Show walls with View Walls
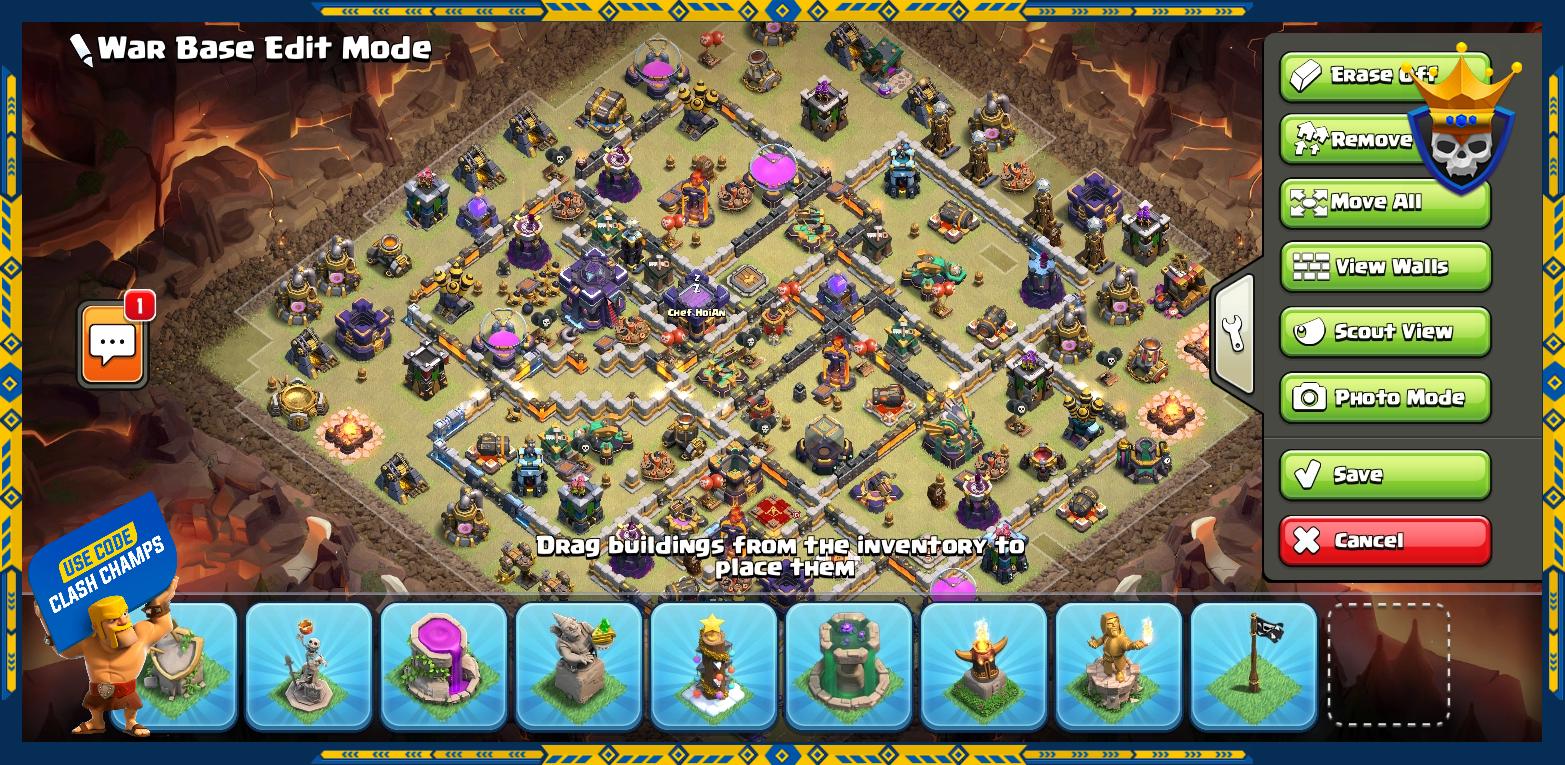Image resolution: width=1565 pixels, height=765 pixels. (1384, 267)
